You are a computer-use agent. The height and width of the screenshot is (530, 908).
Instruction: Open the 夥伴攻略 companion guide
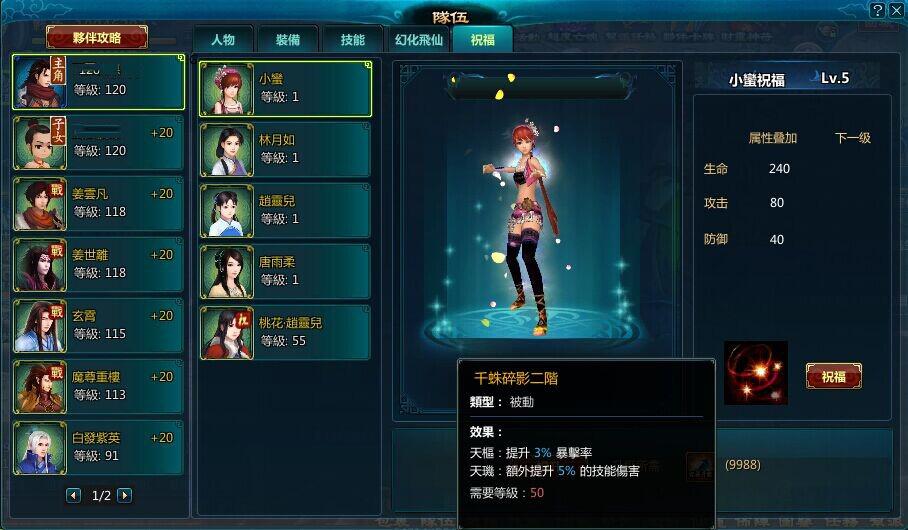(x=97, y=38)
